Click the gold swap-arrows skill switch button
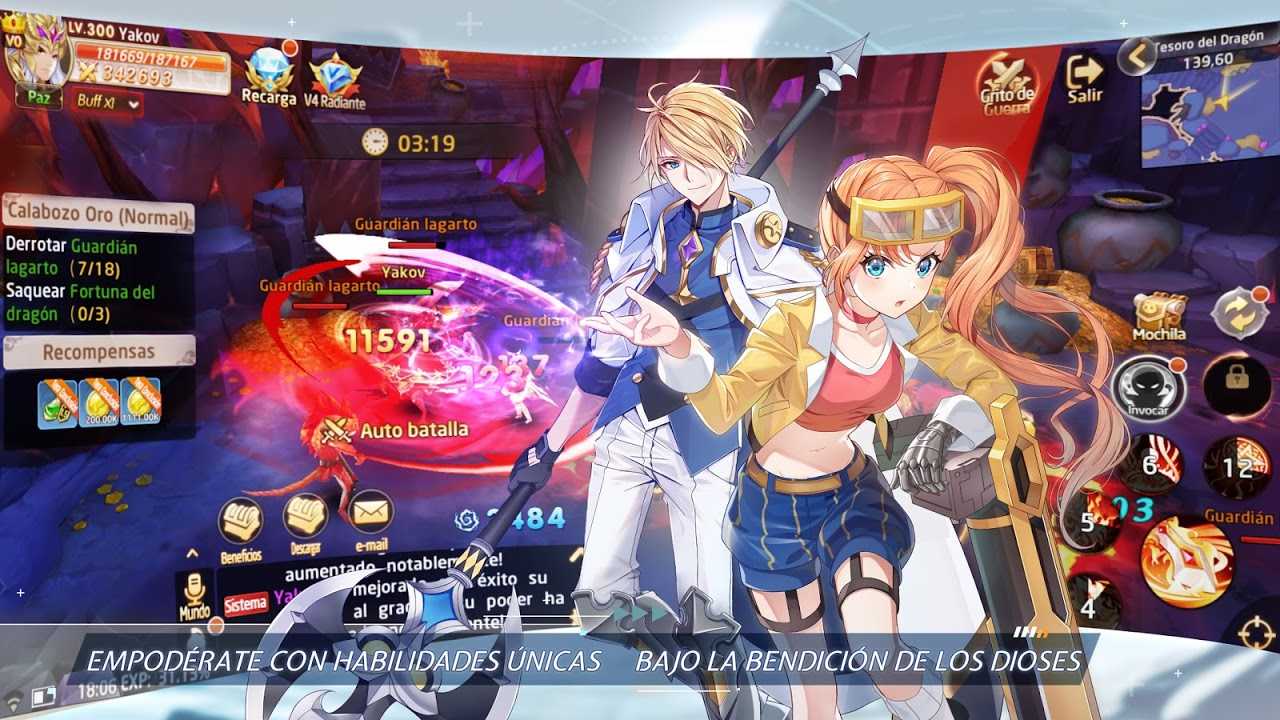 coord(1240,313)
